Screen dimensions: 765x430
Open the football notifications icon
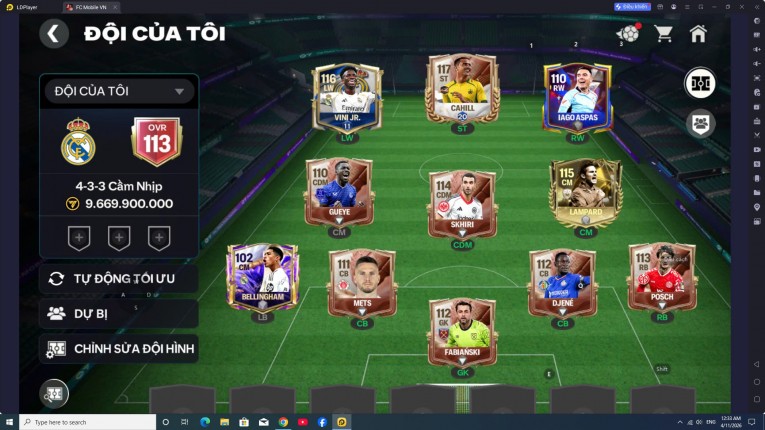click(628, 34)
